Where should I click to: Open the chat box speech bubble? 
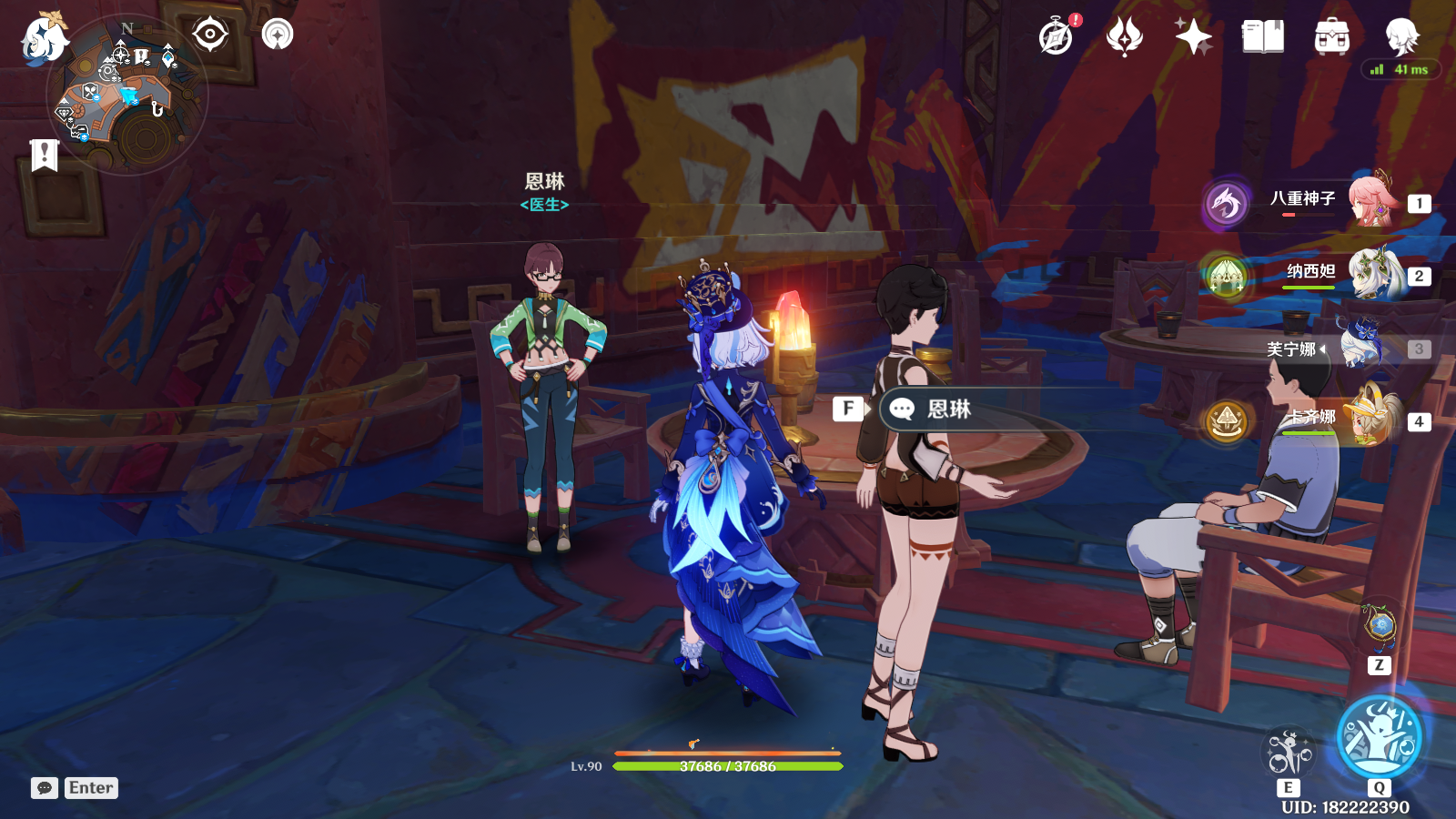(x=45, y=788)
